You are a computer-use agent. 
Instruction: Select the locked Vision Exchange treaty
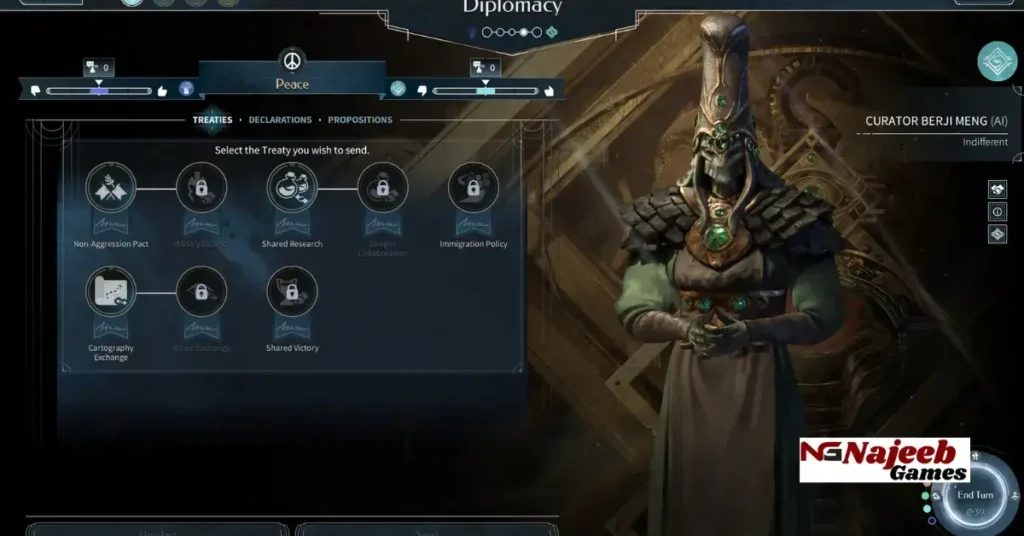(x=201, y=292)
